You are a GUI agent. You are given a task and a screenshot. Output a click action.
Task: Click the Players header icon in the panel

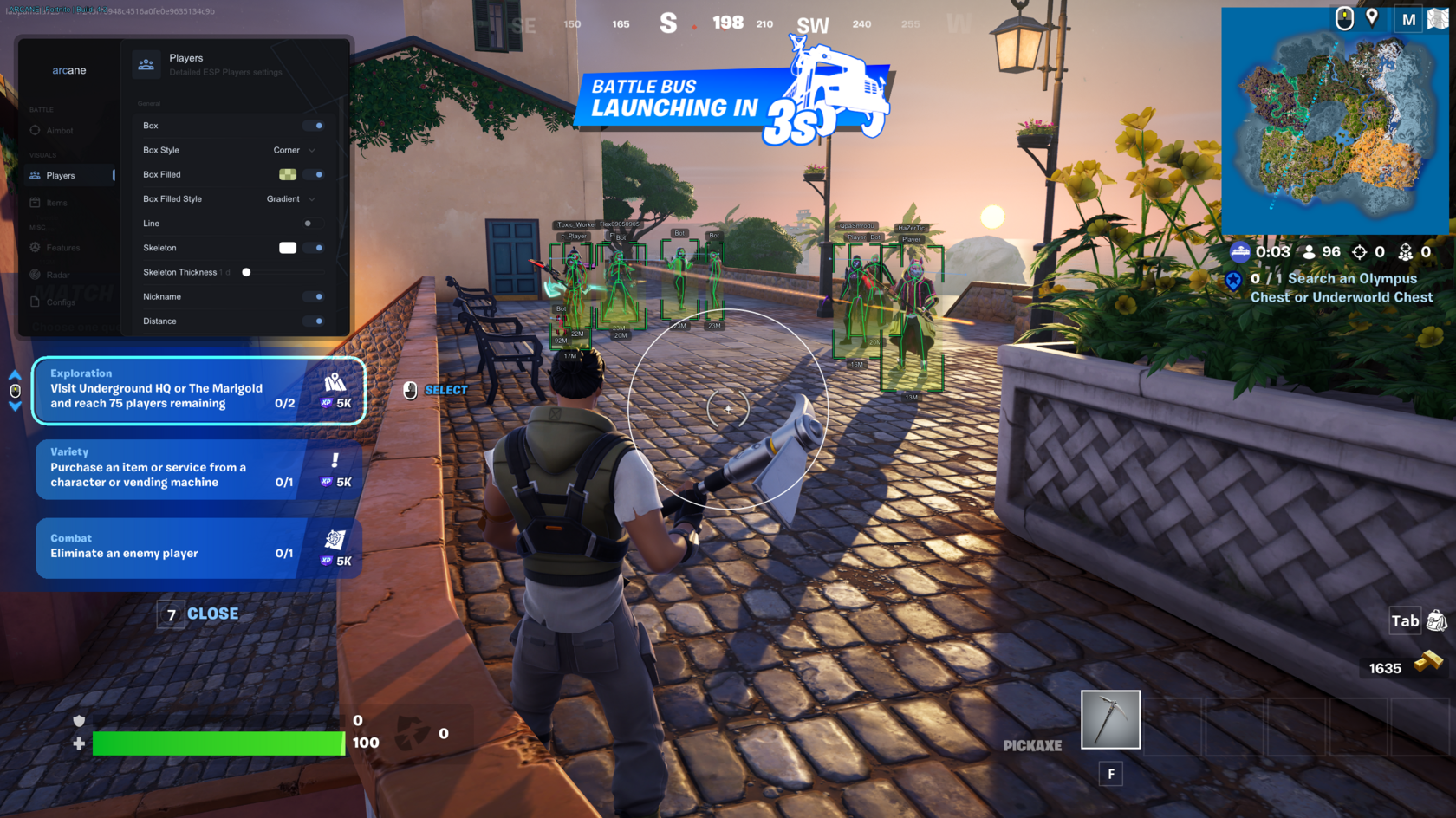(145, 63)
